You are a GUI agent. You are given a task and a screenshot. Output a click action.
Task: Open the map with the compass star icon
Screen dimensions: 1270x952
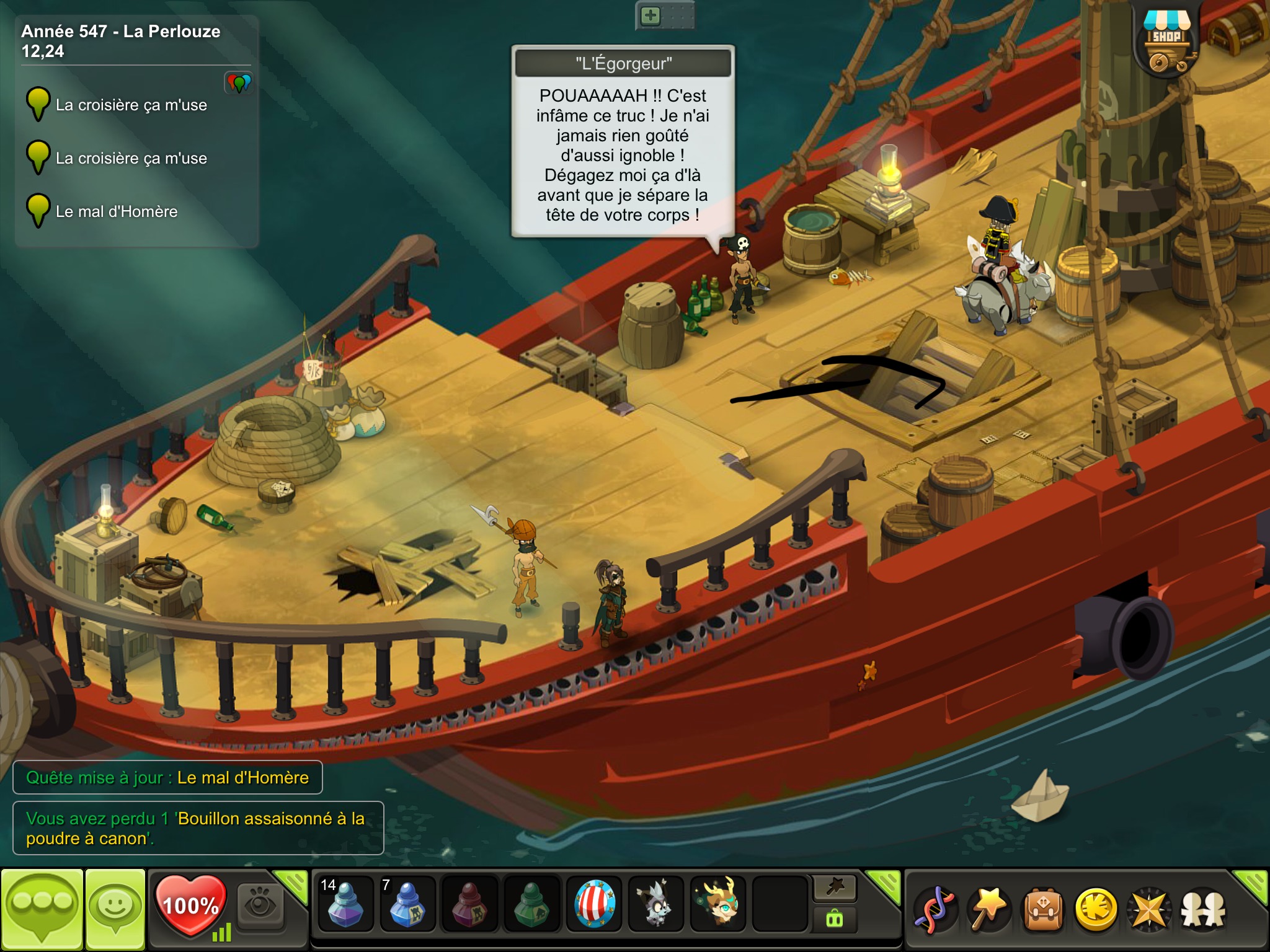coord(1149,910)
